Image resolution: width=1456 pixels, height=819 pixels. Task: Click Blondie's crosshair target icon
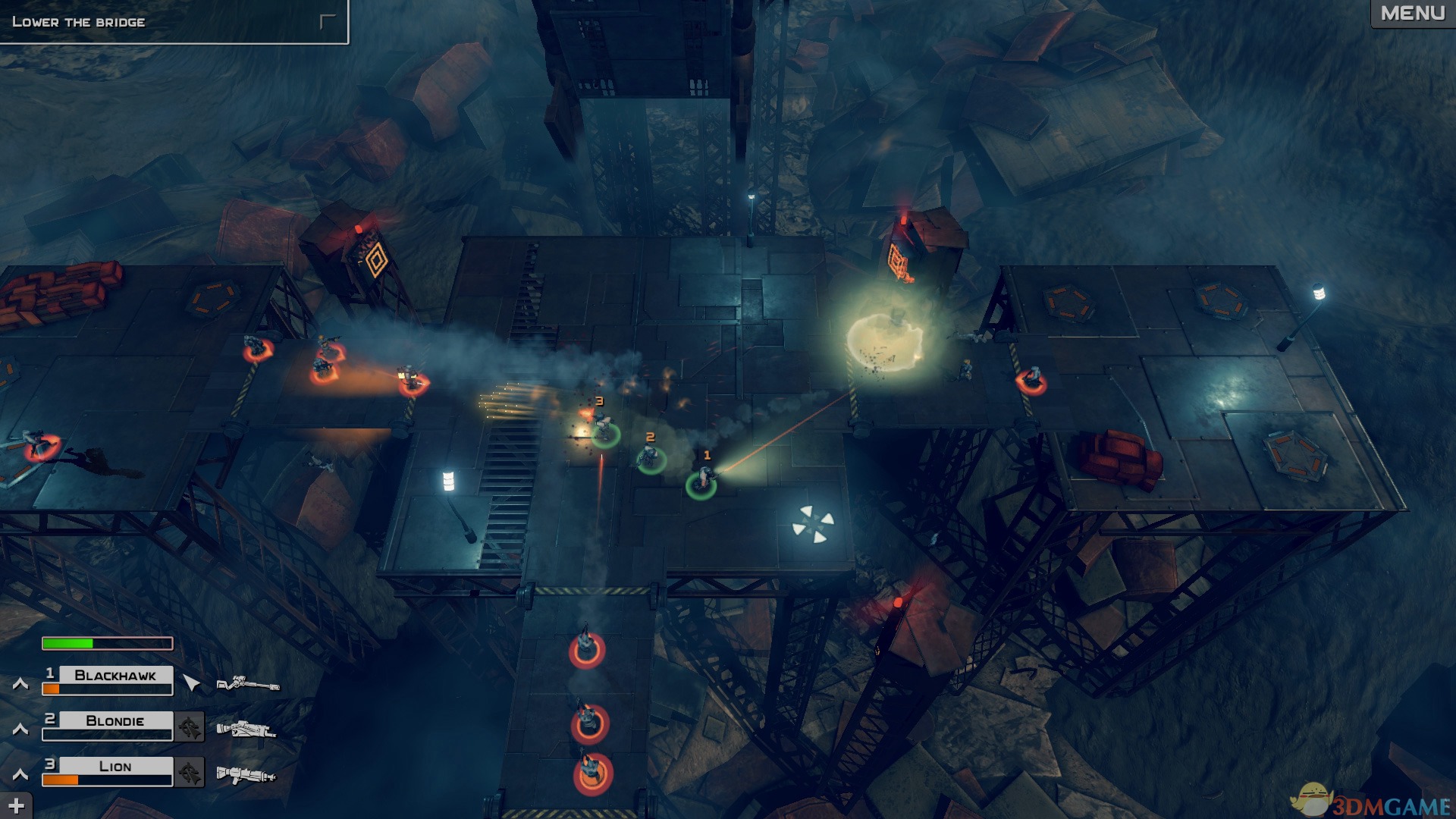coord(190,727)
